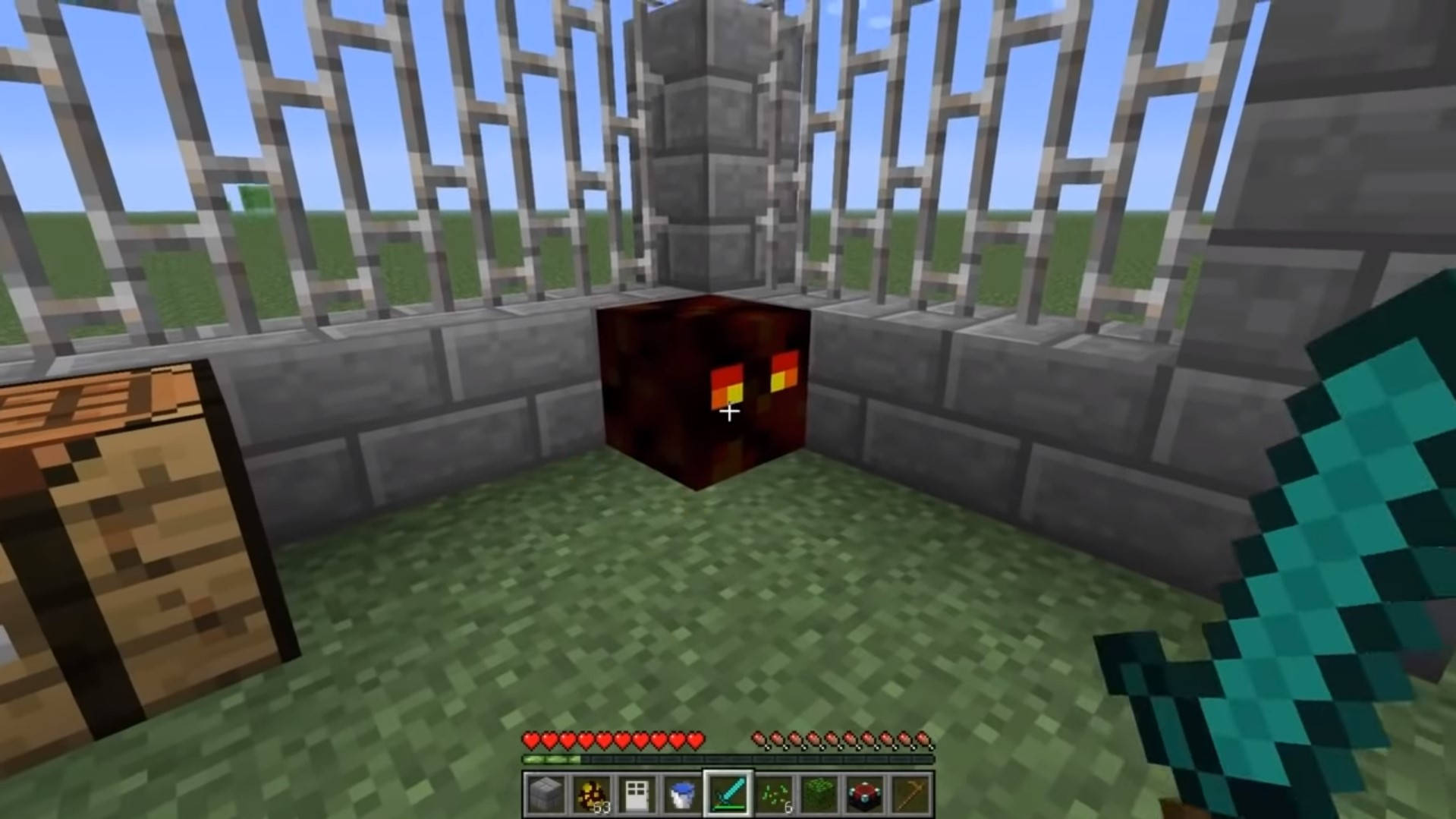Select the stone bricks hotbar slot
This screenshot has width=1456, height=819.
point(546,795)
